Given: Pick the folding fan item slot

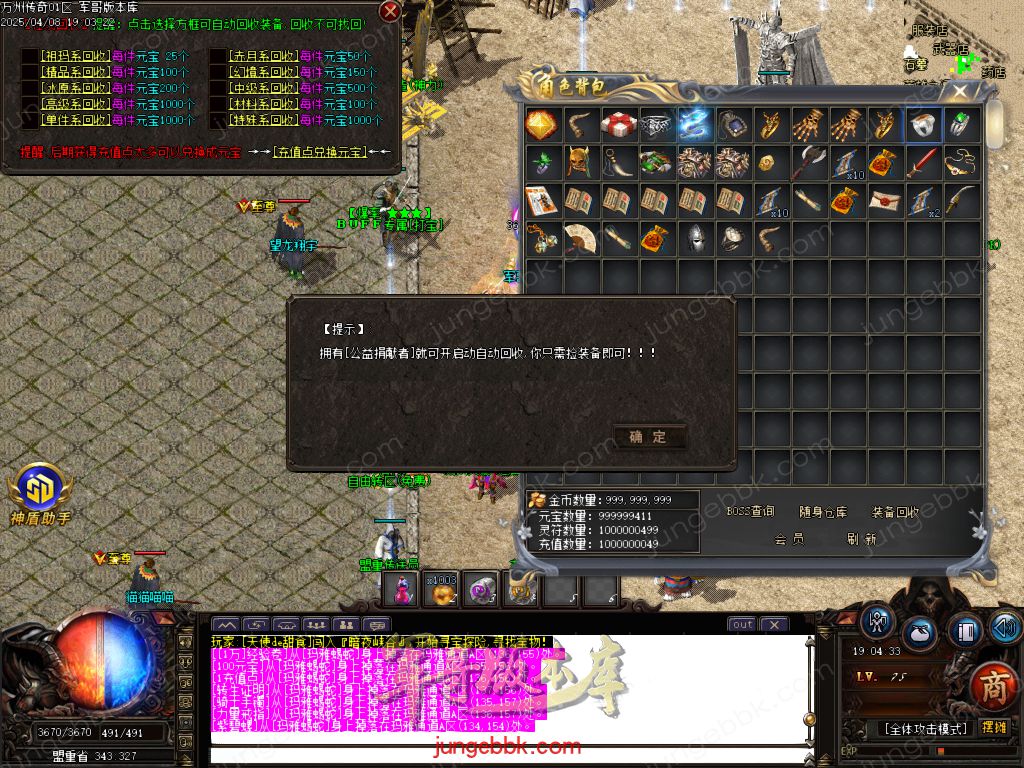Looking at the screenshot, I should click(580, 239).
